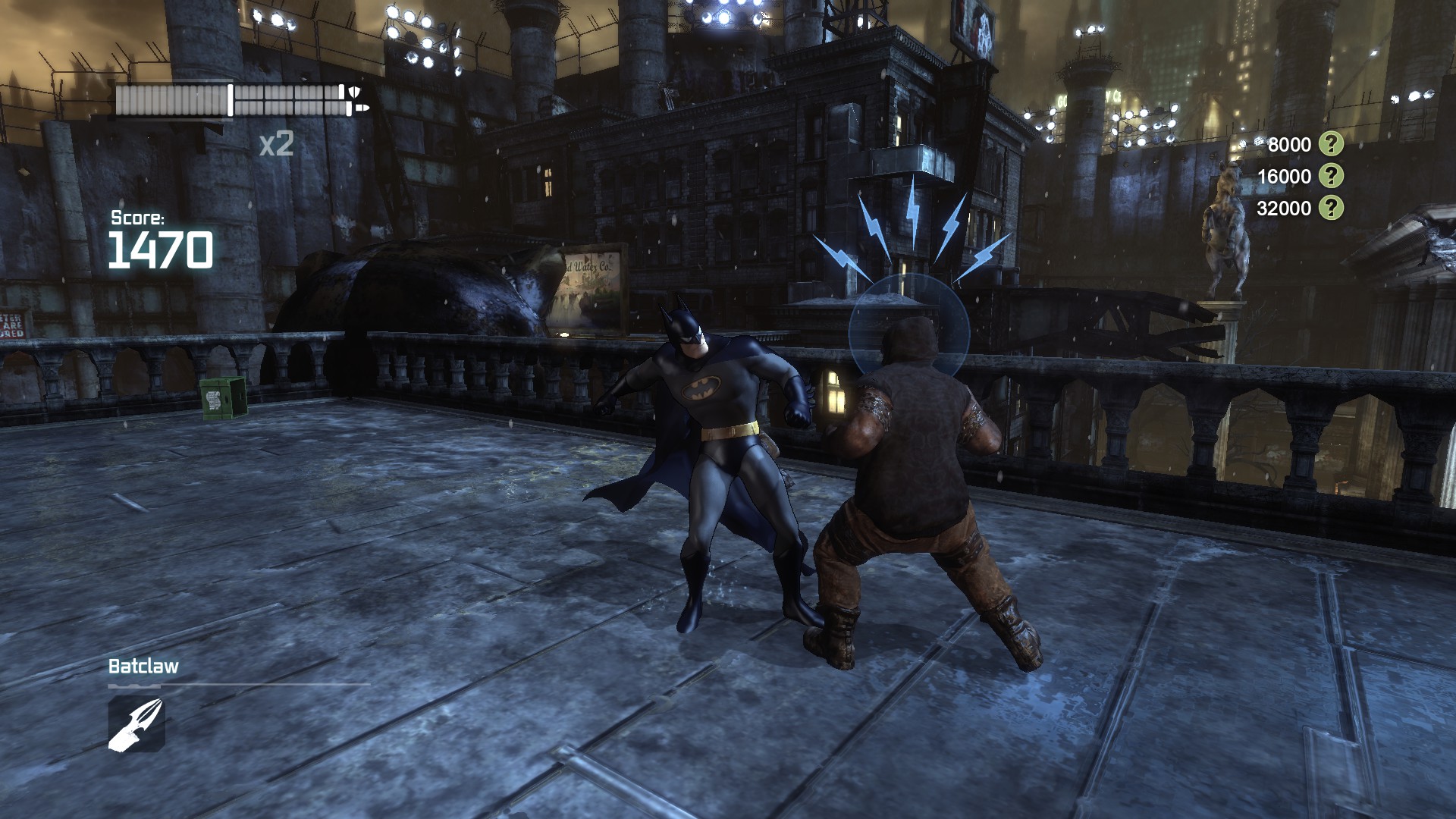1456x819 pixels.
Task: Click the medal icon beside 16000
Action: (1331, 176)
